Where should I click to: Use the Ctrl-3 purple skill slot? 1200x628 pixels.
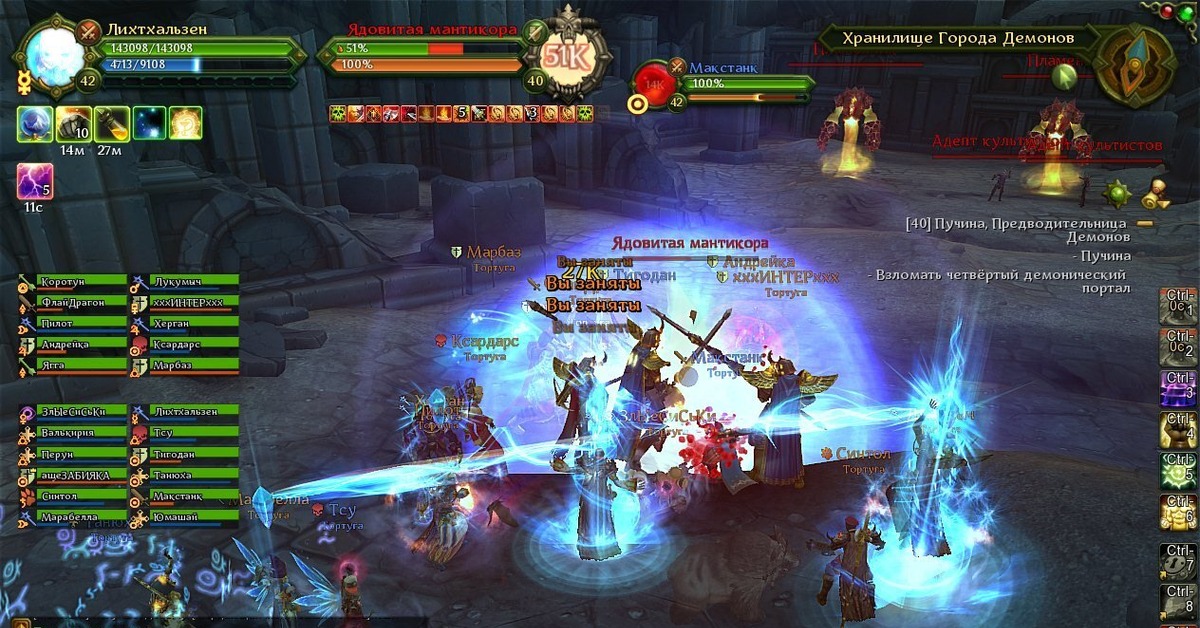[x=1178, y=387]
